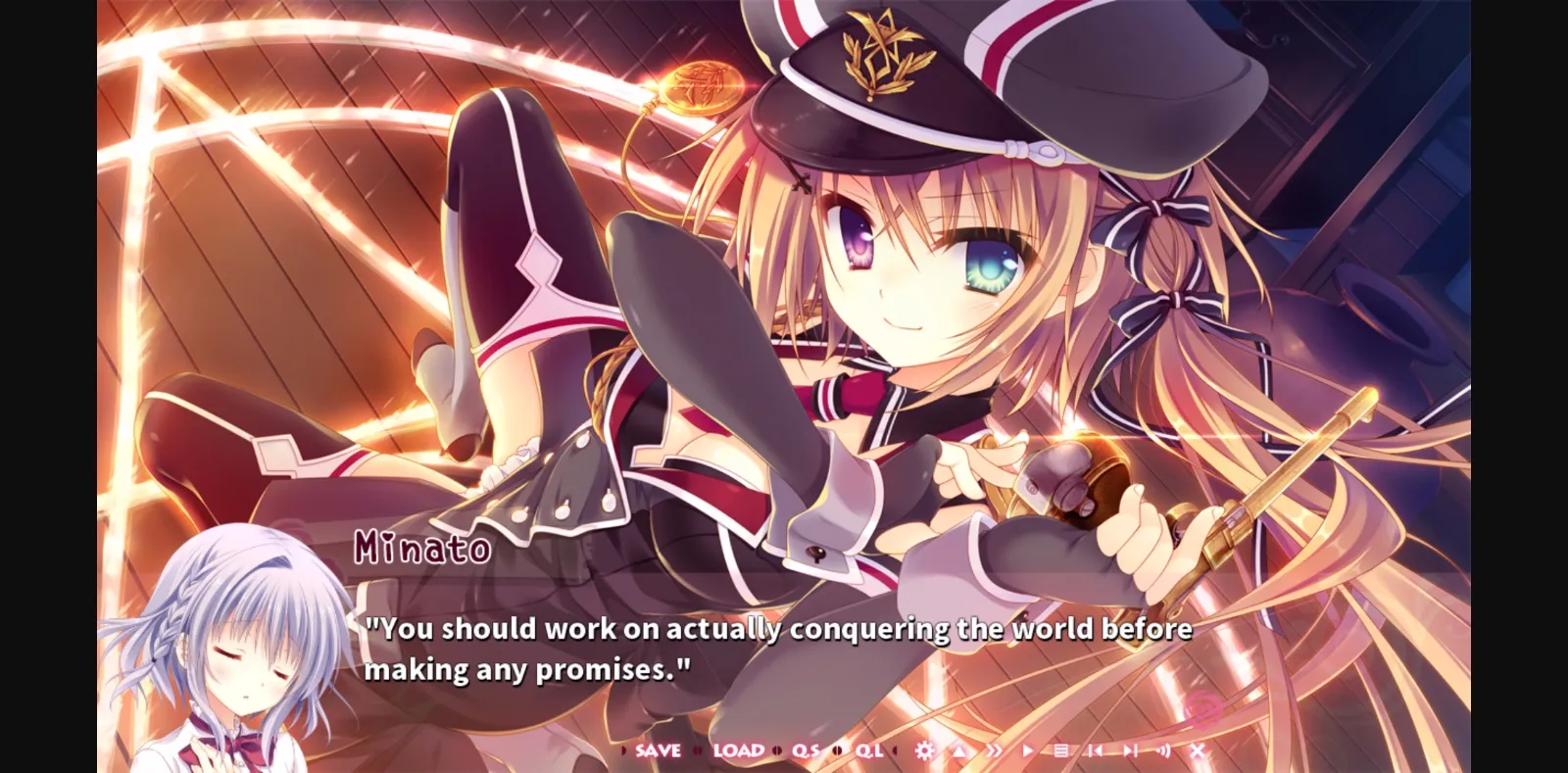Click the left-pointing marker after Q.L
Image resolution: width=1568 pixels, height=773 pixels.
point(895,750)
